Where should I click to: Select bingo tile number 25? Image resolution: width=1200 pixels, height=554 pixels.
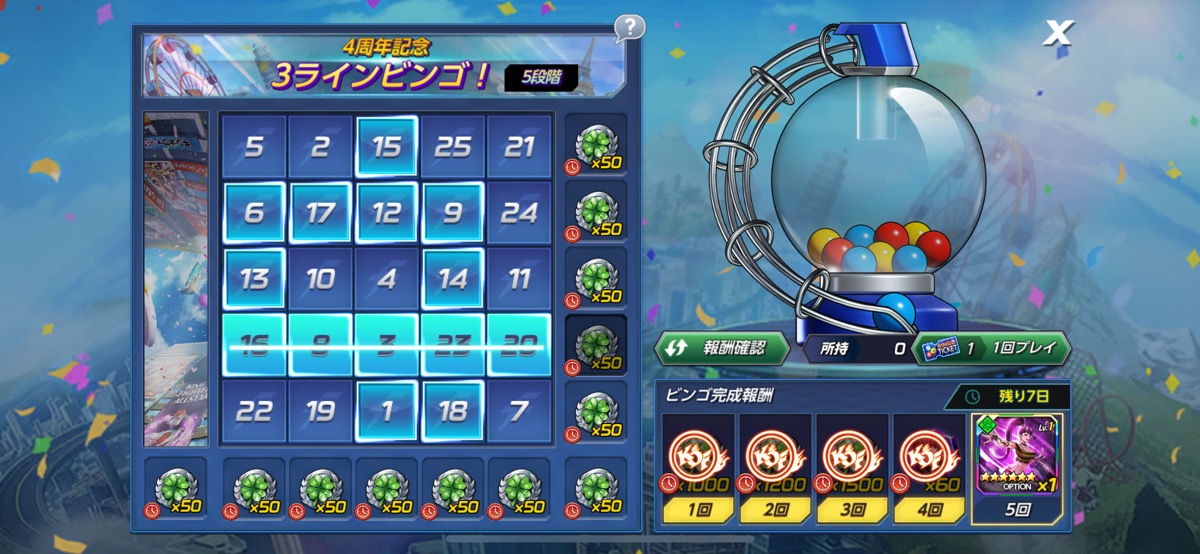pos(453,148)
